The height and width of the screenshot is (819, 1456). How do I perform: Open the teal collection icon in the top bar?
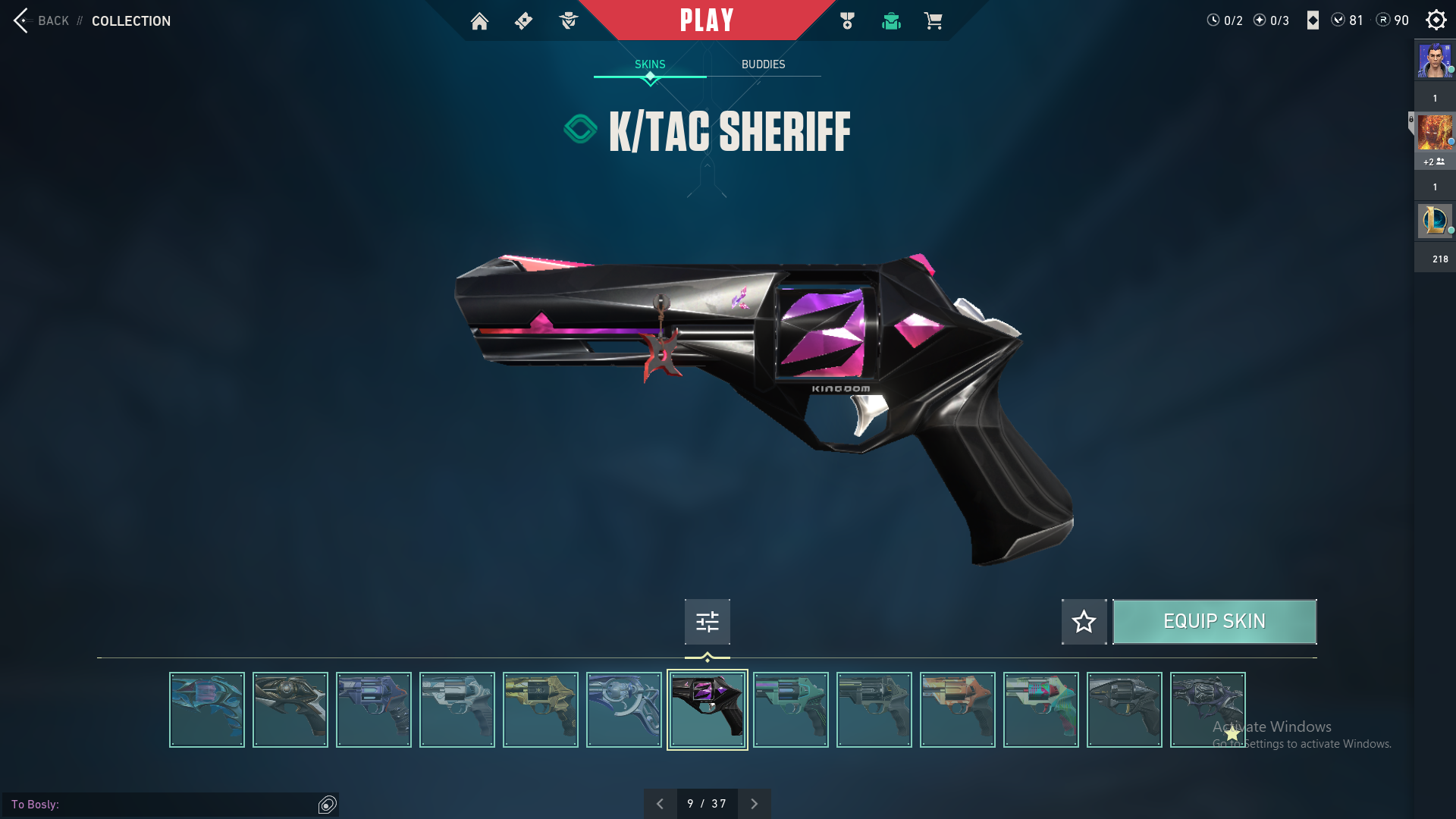pyautogui.click(x=891, y=21)
